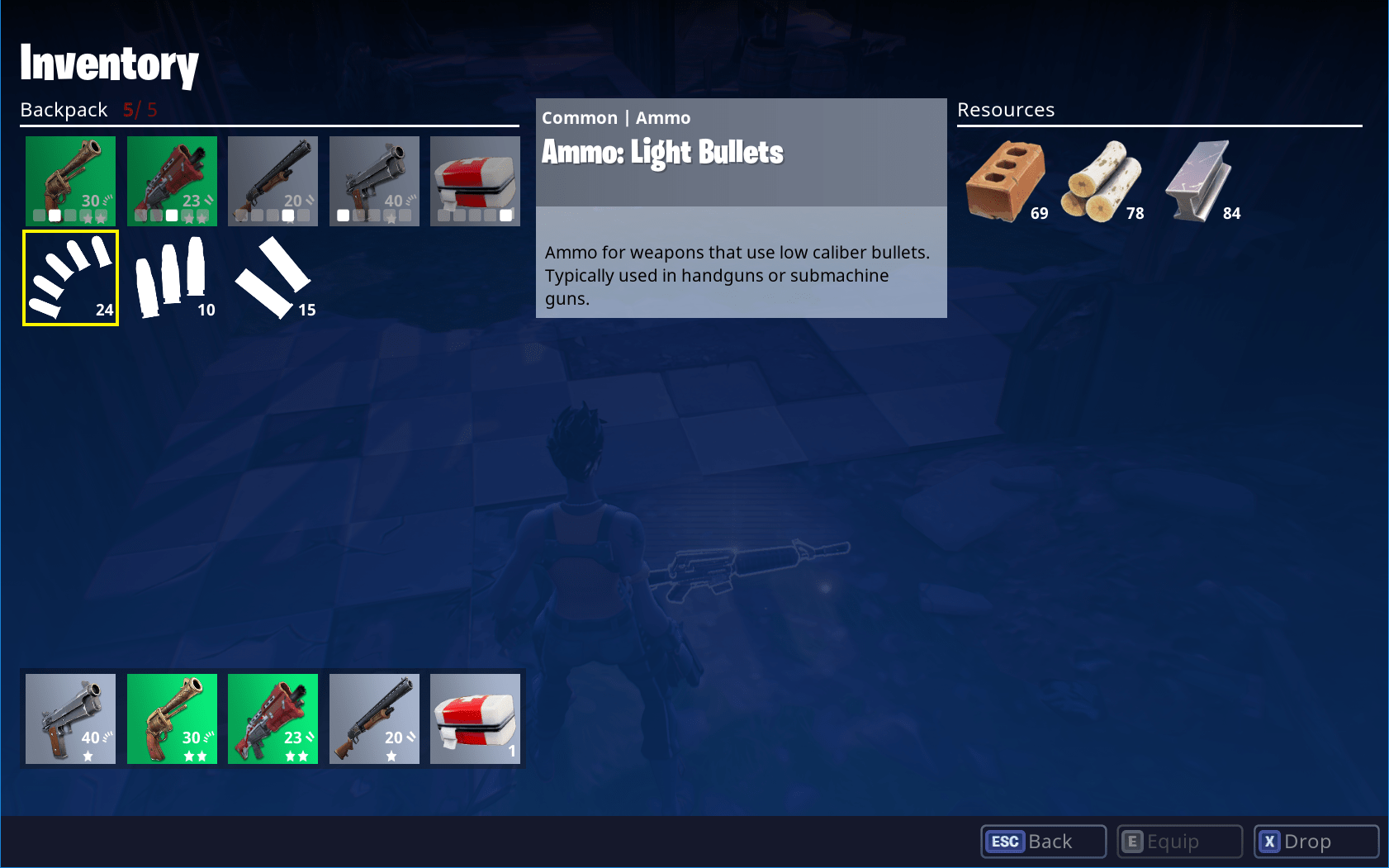The image size is (1389, 868).
Task: Select the tactical shotgun in the third hotbar slot
Action: [273, 719]
